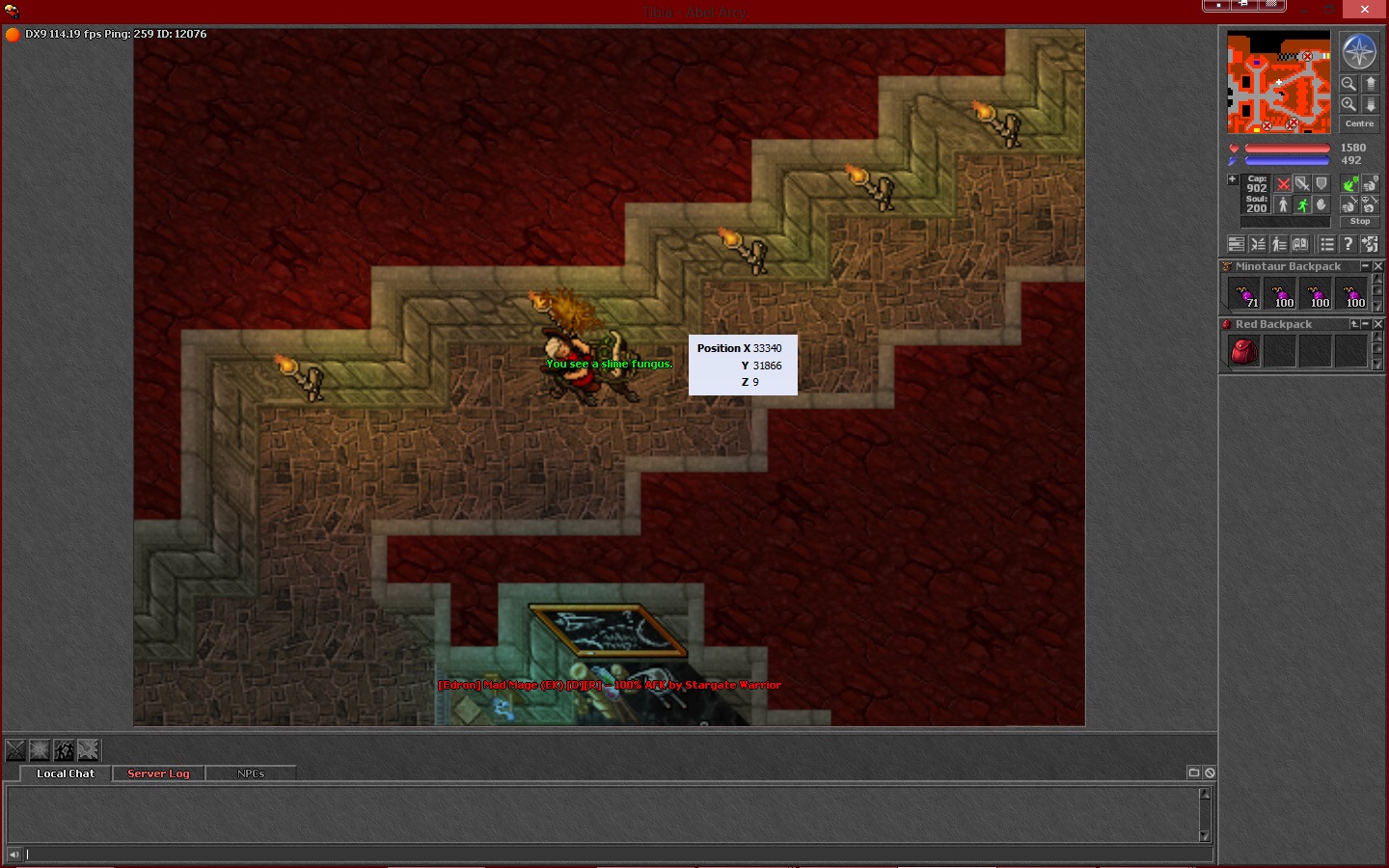Image resolution: width=1389 pixels, height=868 pixels.
Task: Open the question mark help button
Action: (x=1348, y=244)
